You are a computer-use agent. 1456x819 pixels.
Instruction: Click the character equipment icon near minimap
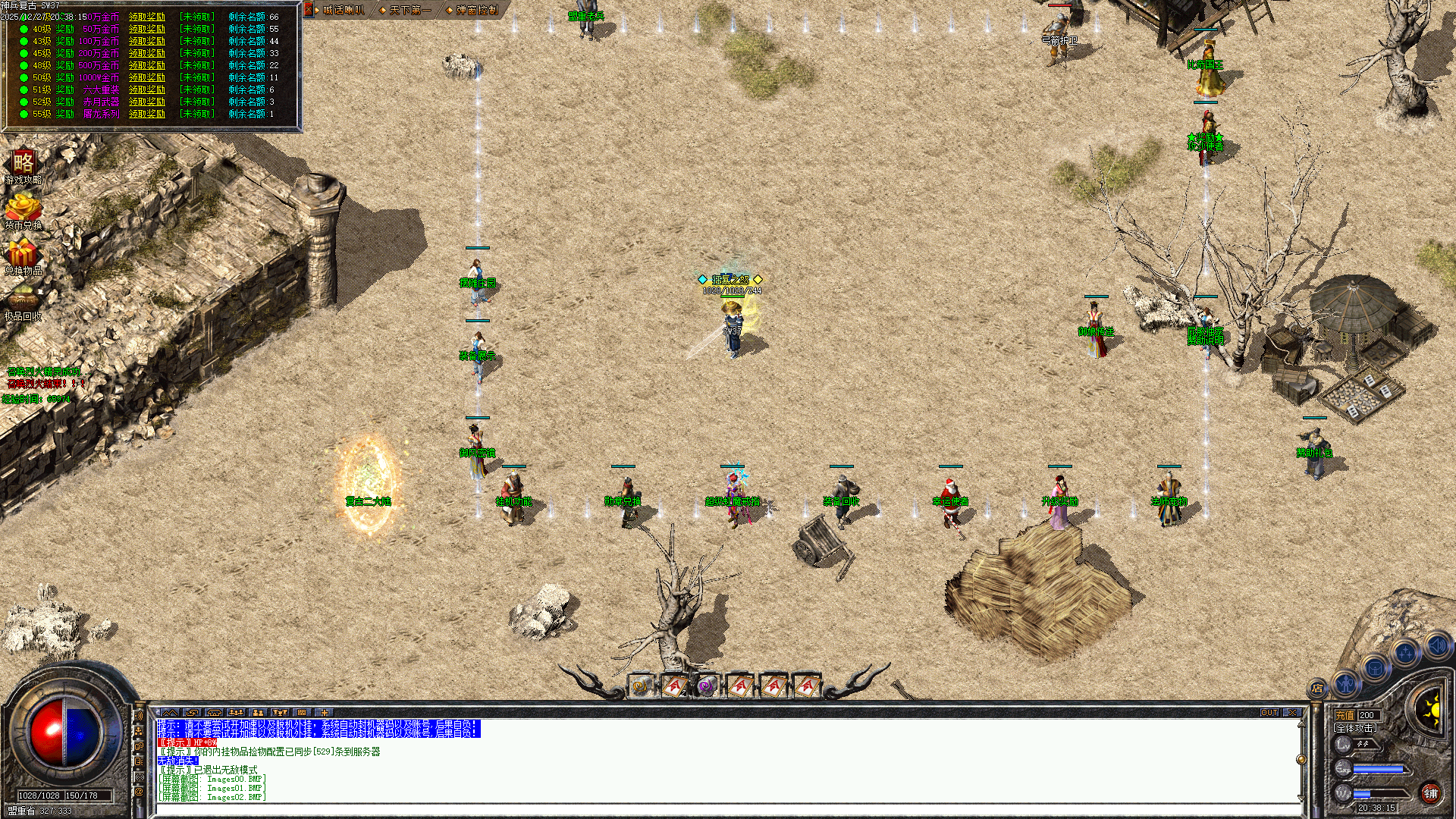1348,684
